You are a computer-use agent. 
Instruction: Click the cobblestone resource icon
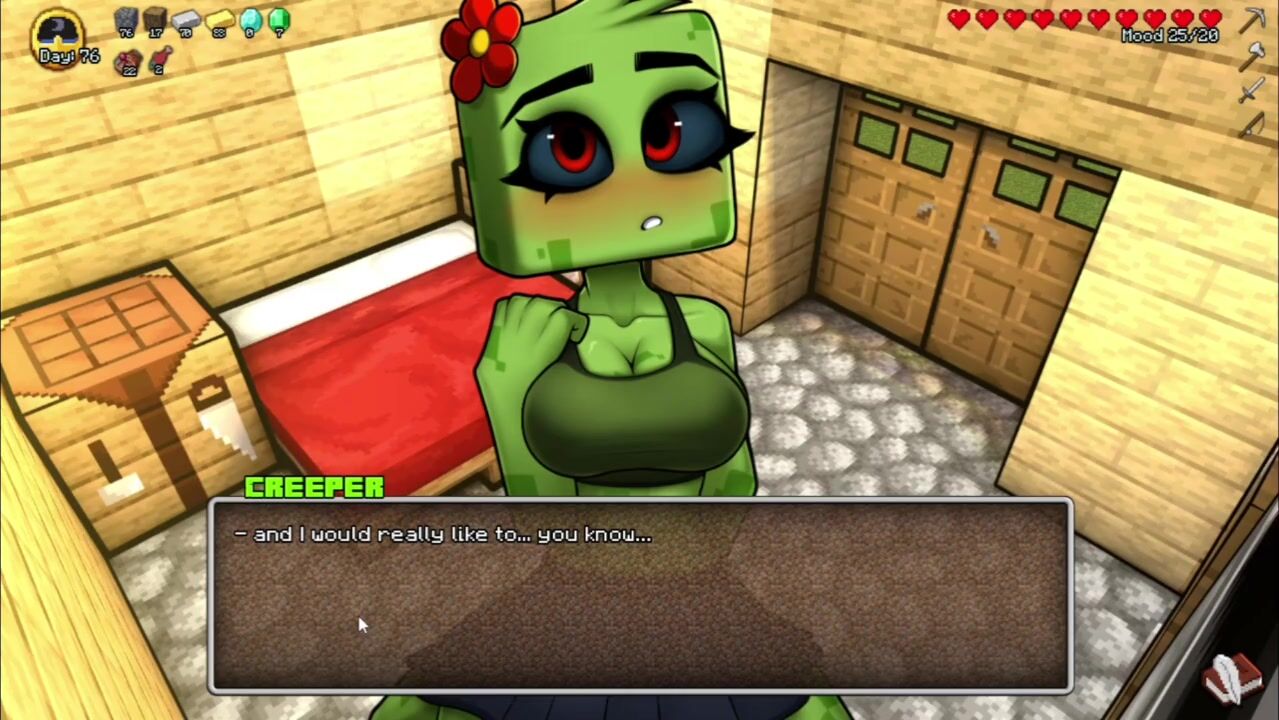[x=126, y=20]
